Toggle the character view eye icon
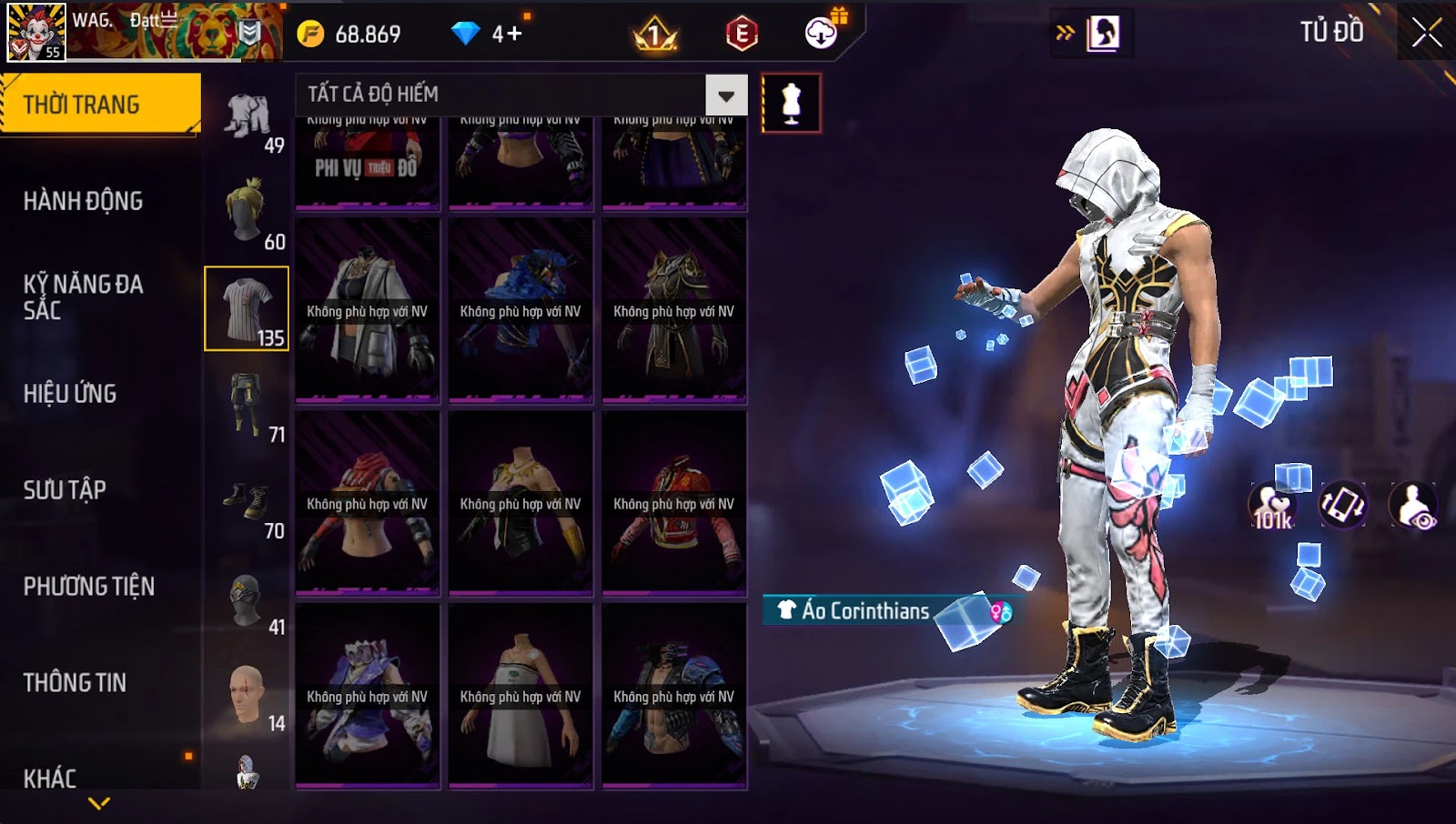The height and width of the screenshot is (824, 1456). click(x=1413, y=507)
